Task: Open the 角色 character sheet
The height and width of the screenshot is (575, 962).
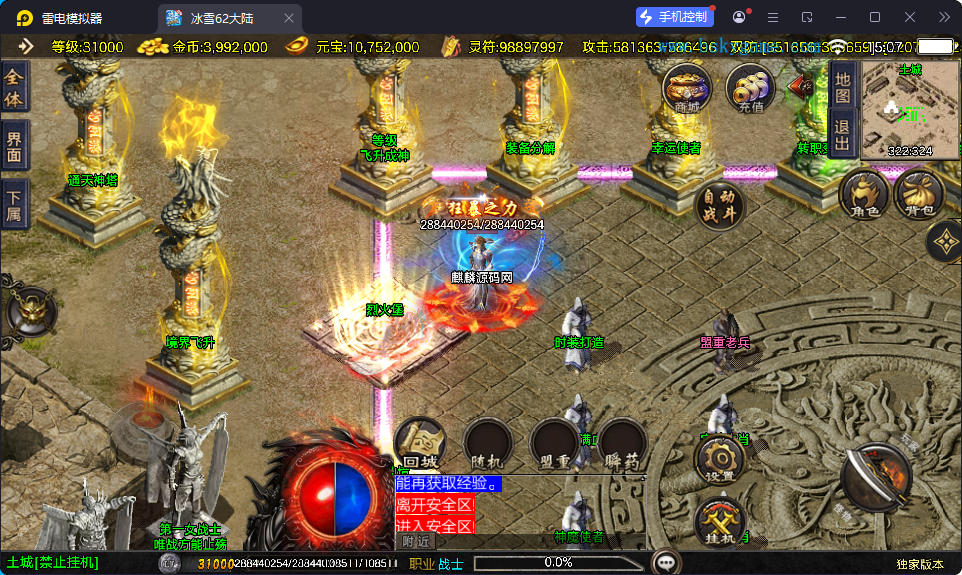Action: click(x=864, y=195)
